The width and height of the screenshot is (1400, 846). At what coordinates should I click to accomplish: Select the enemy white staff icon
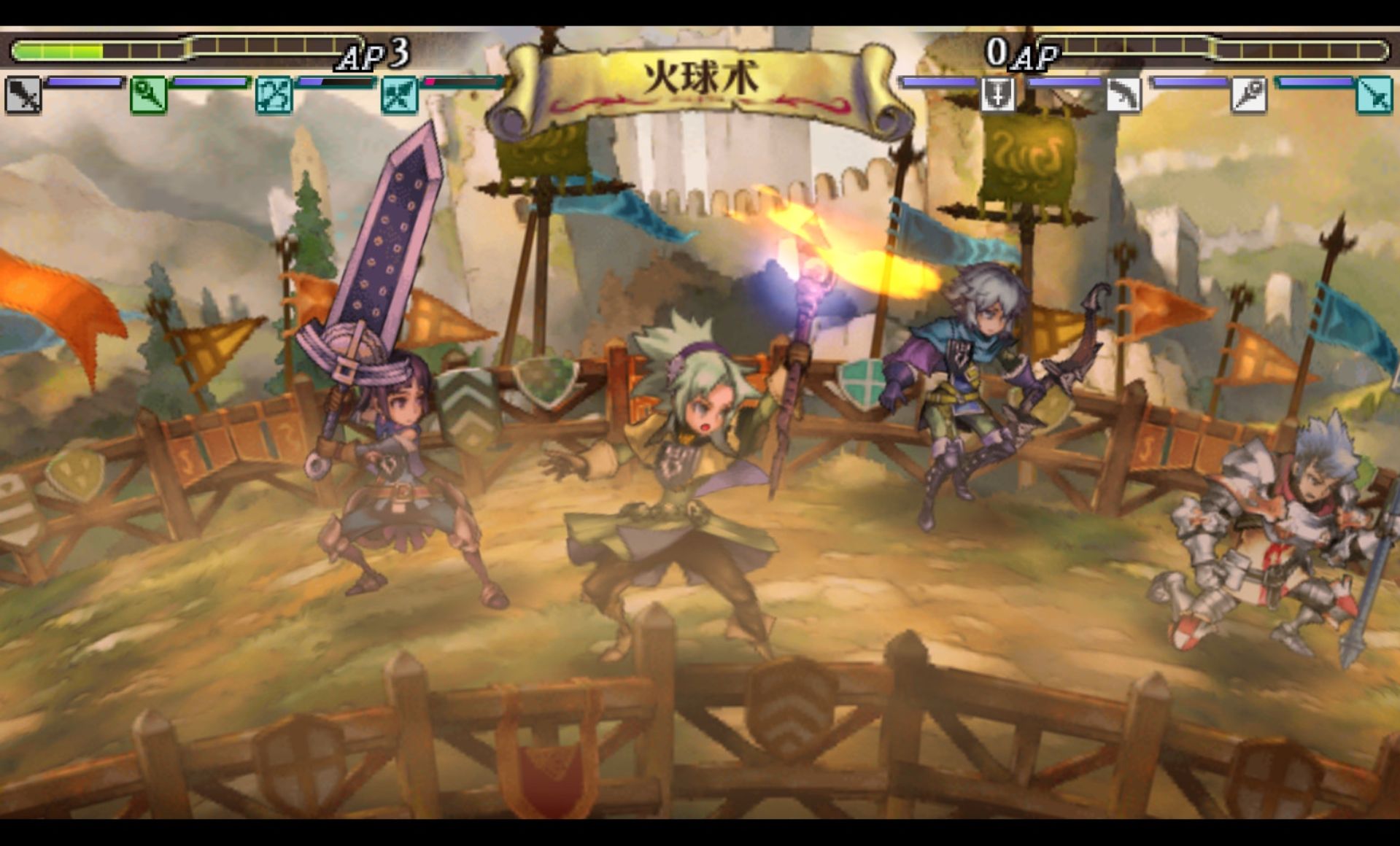1249,95
